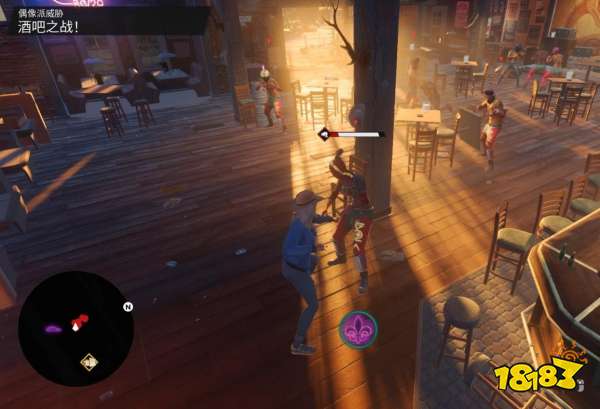
Task: Click the circular minimap
Action: click(x=75, y=328)
